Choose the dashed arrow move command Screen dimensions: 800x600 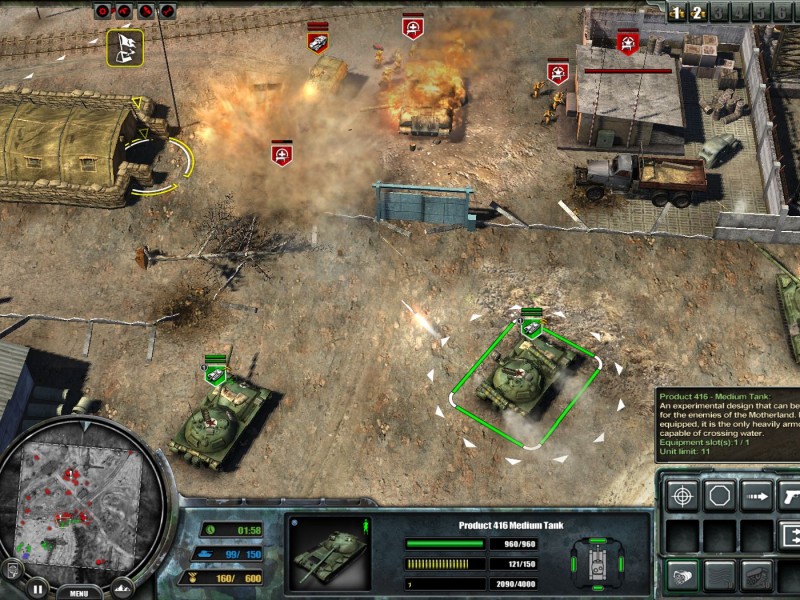coord(757,495)
